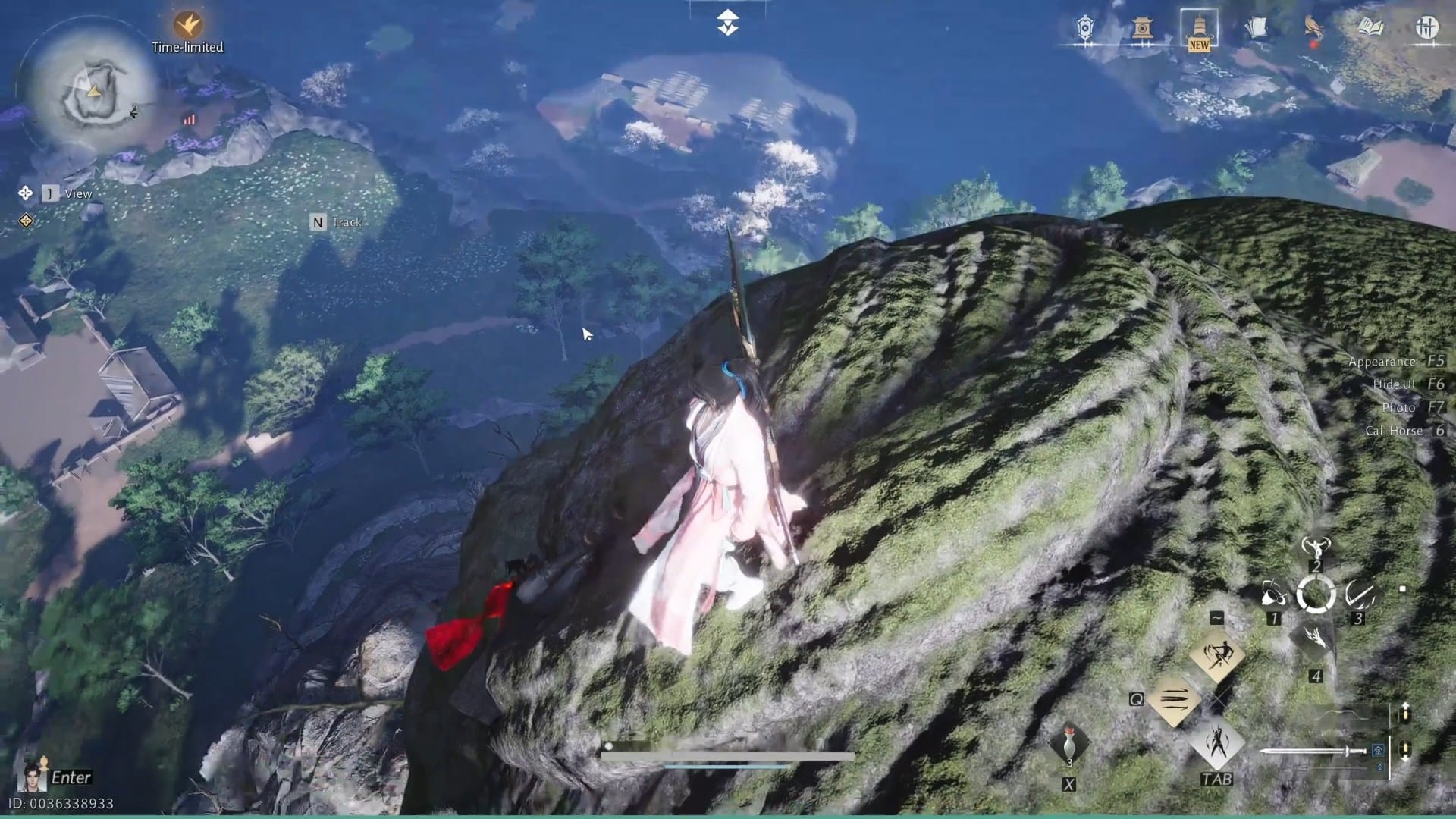The width and height of the screenshot is (1456, 819).
Task: Toggle the lower weapon swap arrow control
Action: point(1405,749)
